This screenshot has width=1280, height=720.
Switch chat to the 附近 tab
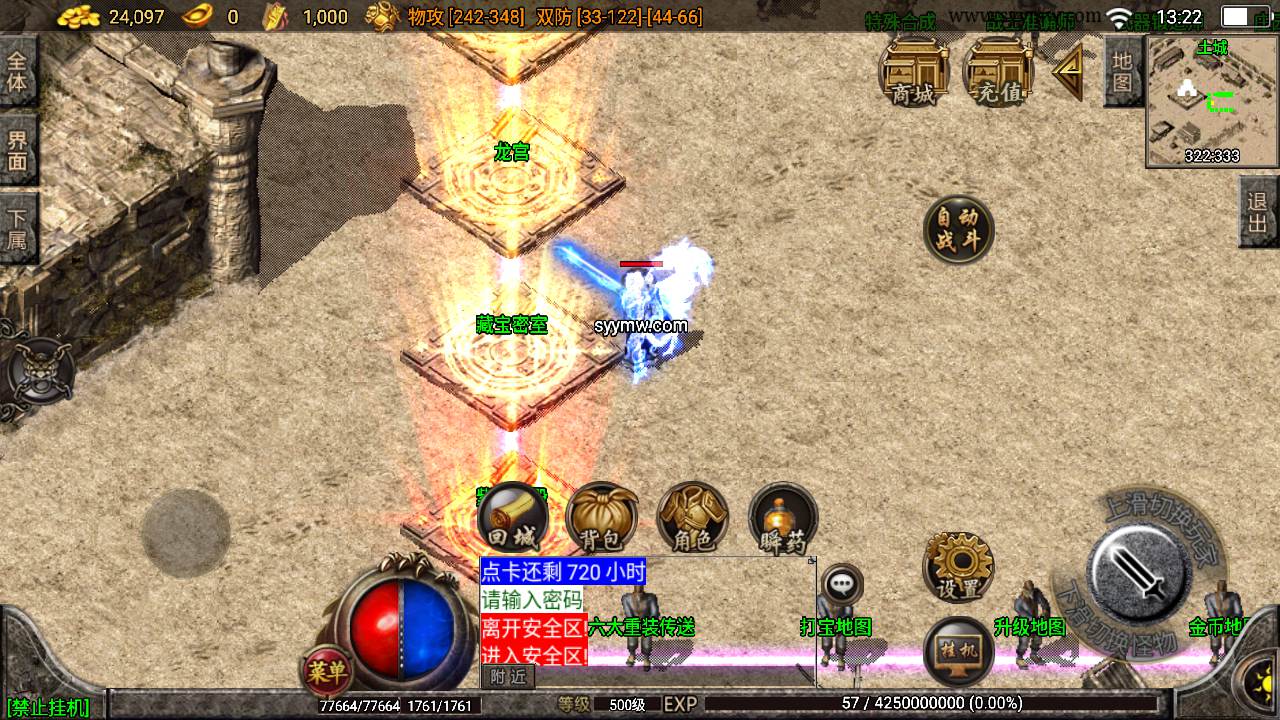pyautogui.click(x=508, y=677)
